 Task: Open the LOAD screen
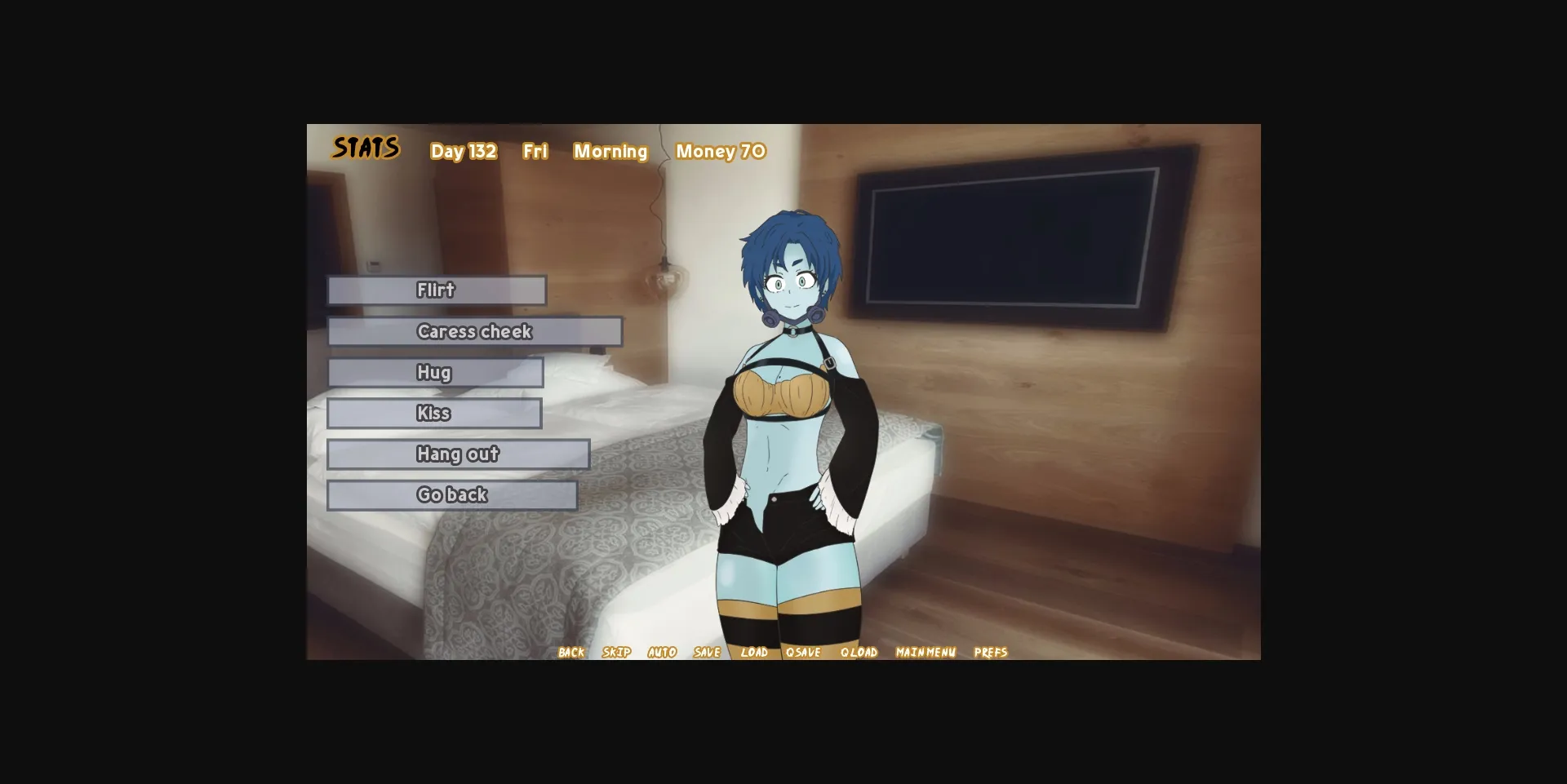tap(755, 652)
